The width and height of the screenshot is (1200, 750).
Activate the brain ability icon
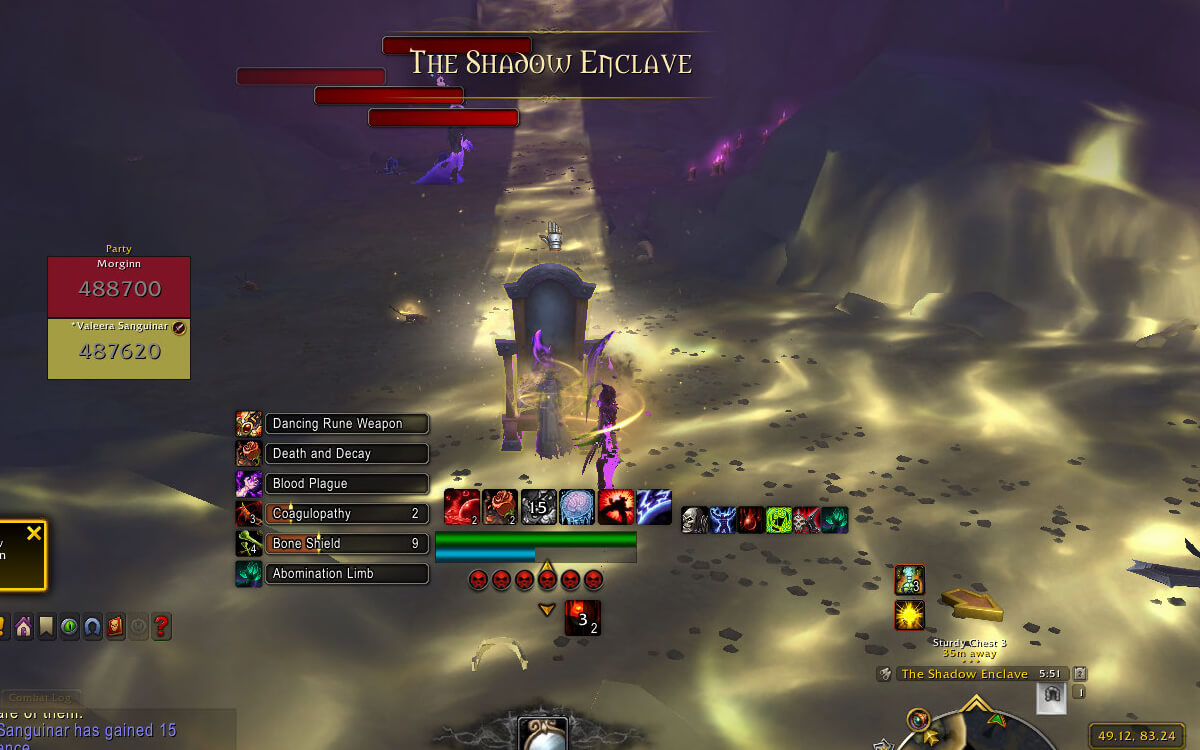click(x=577, y=507)
